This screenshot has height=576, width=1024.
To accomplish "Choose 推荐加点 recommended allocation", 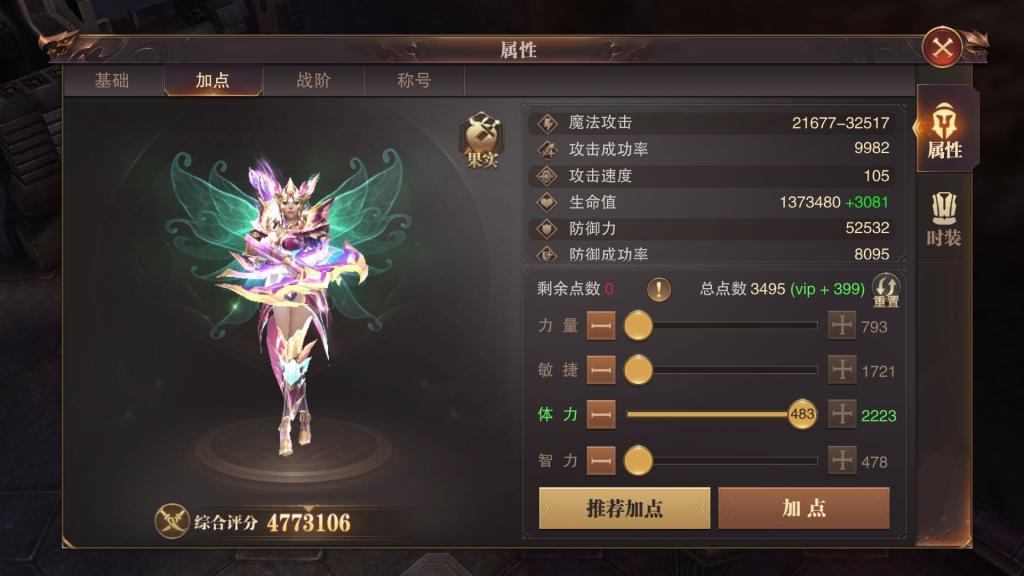I will coord(624,508).
